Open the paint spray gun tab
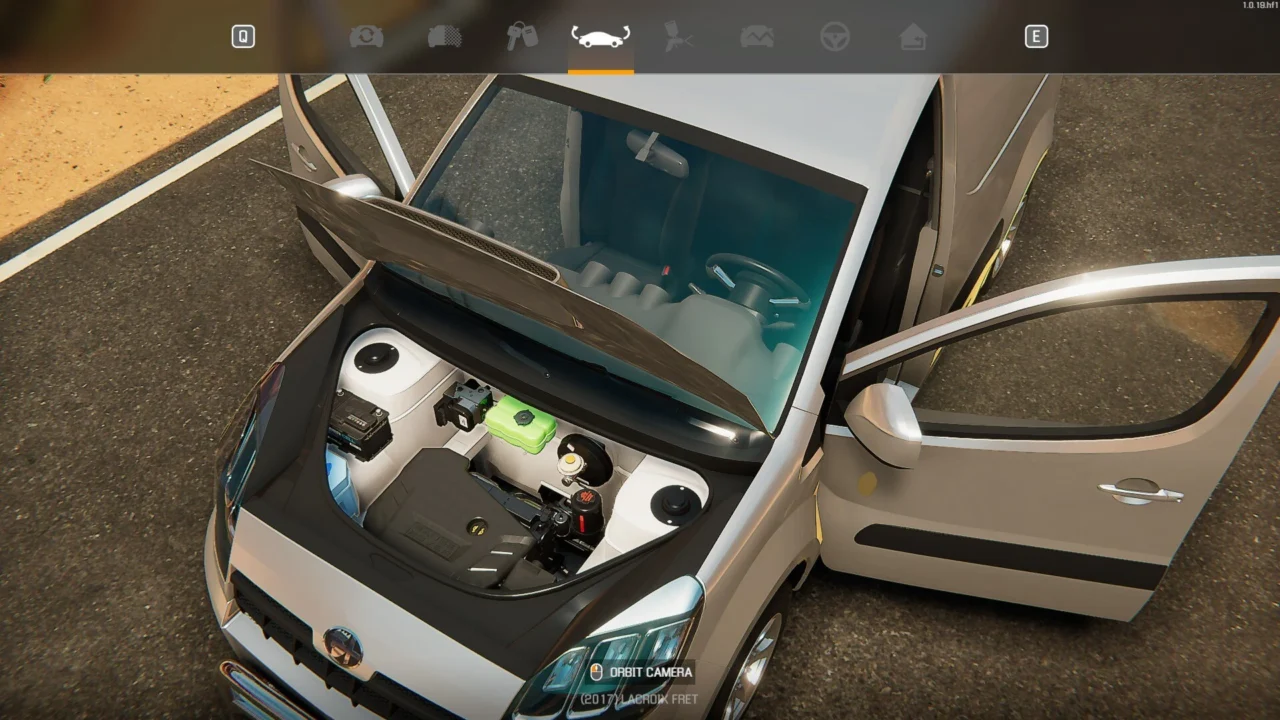 pyautogui.click(x=678, y=37)
